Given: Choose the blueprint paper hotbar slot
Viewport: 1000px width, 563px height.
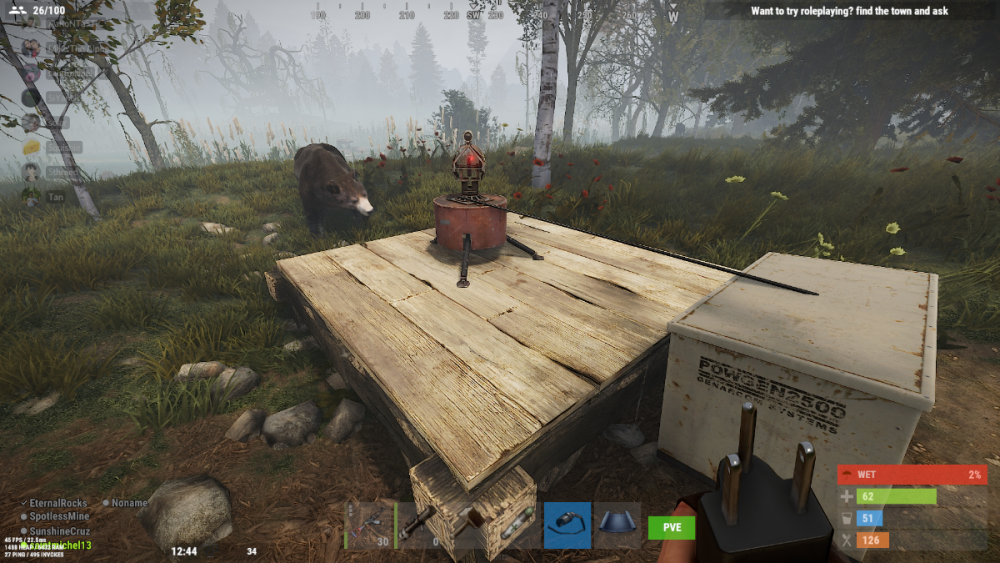Looking at the screenshot, I should (x=617, y=525).
